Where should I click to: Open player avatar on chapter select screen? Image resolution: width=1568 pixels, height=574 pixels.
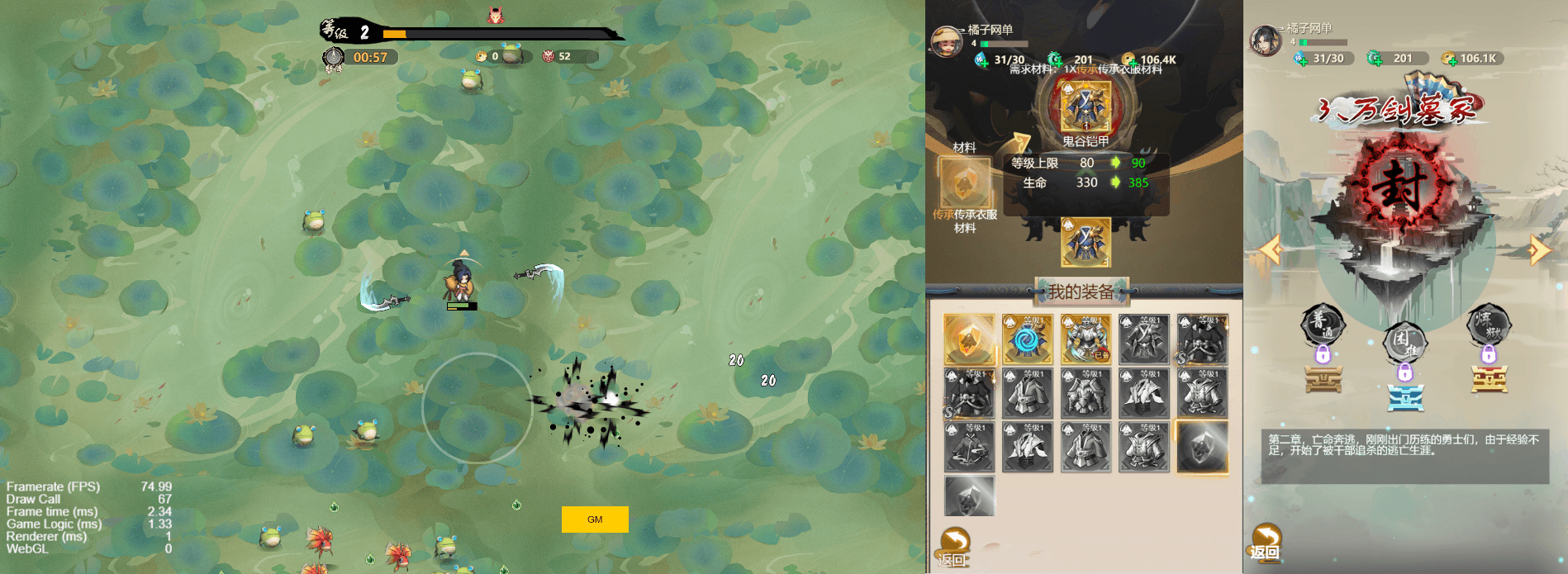1265,40
